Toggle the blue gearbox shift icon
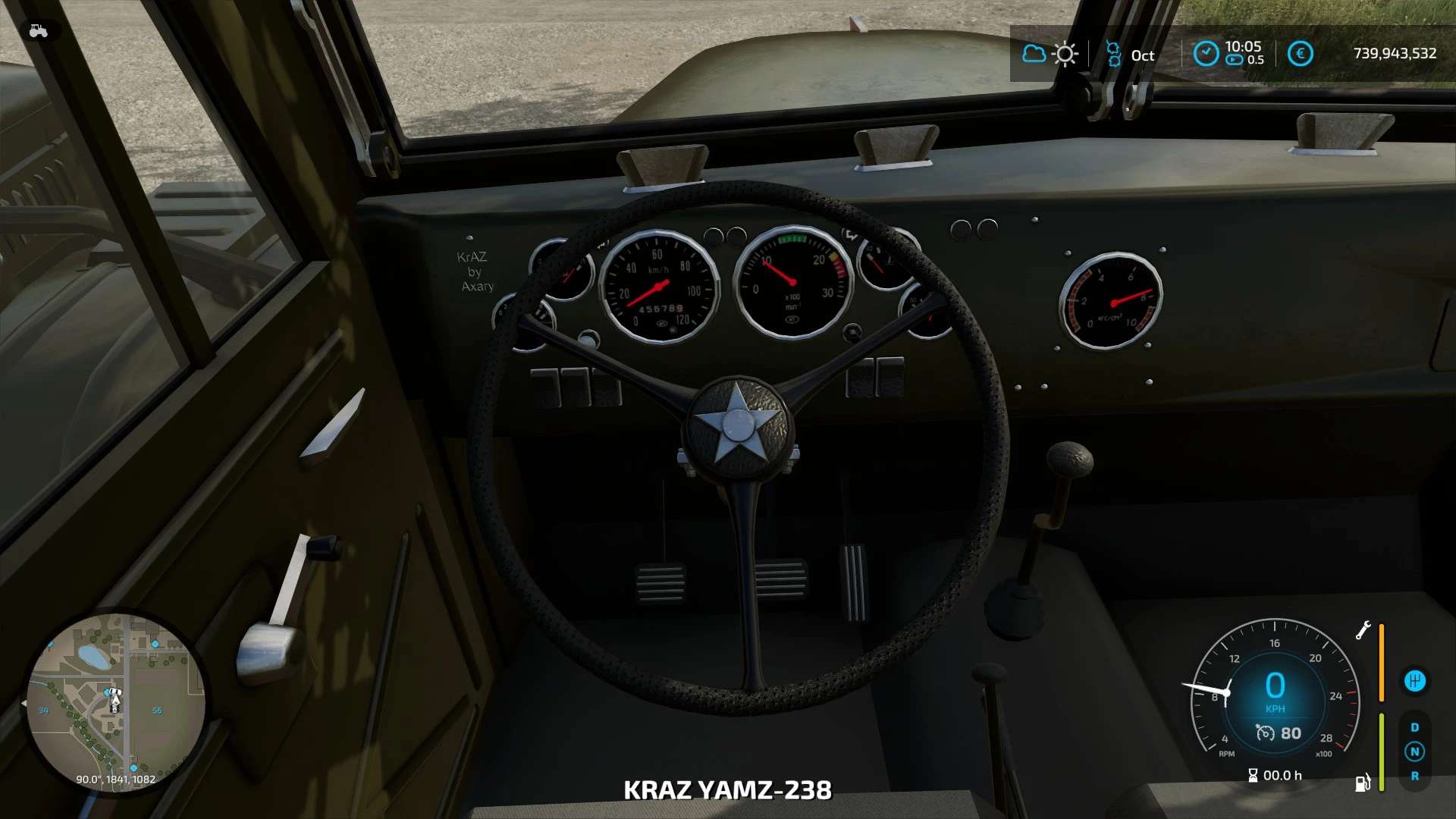Image resolution: width=1456 pixels, height=819 pixels. coord(1414,681)
